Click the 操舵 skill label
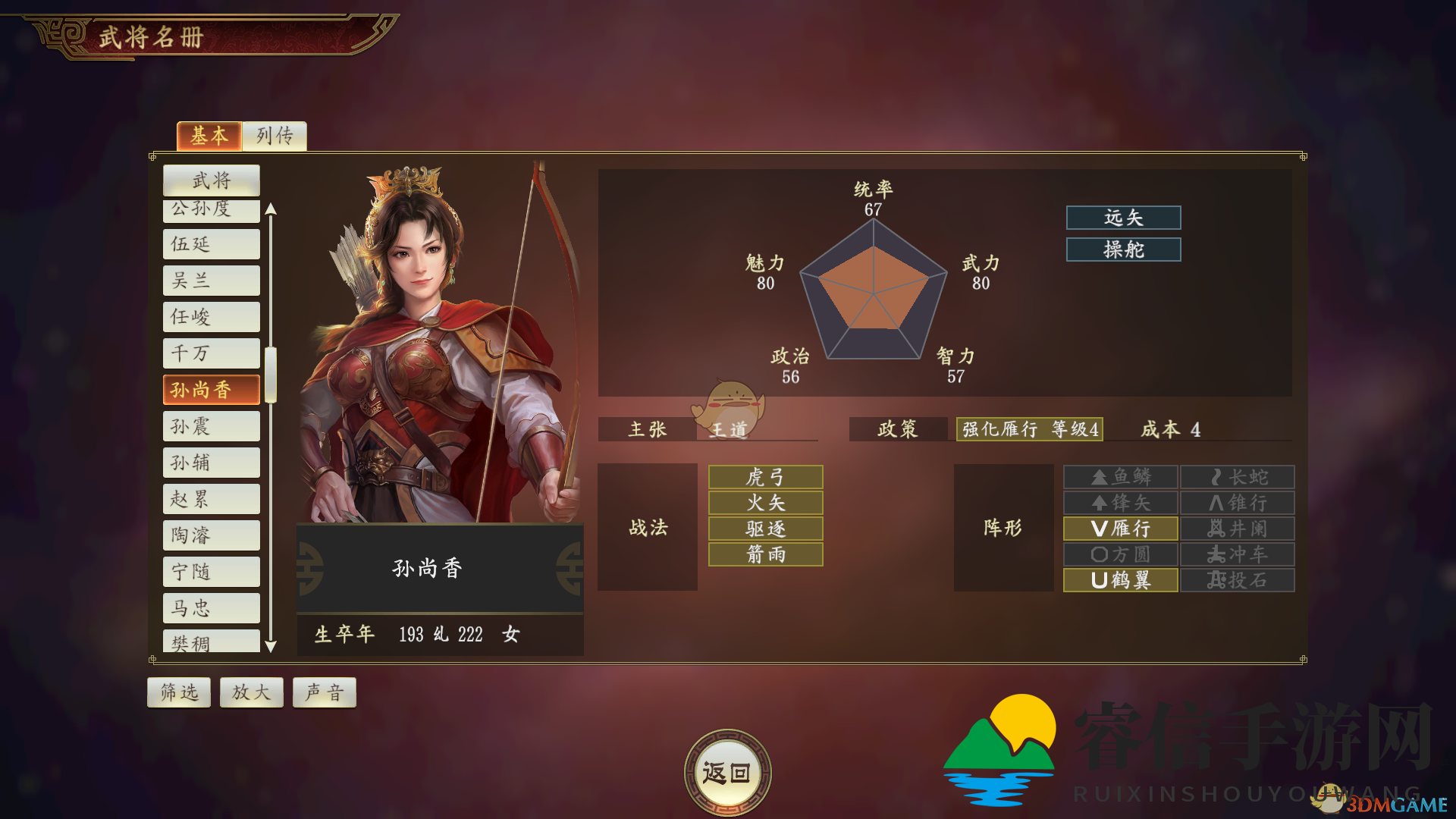The height and width of the screenshot is (819, 1456). (1123, 249)
